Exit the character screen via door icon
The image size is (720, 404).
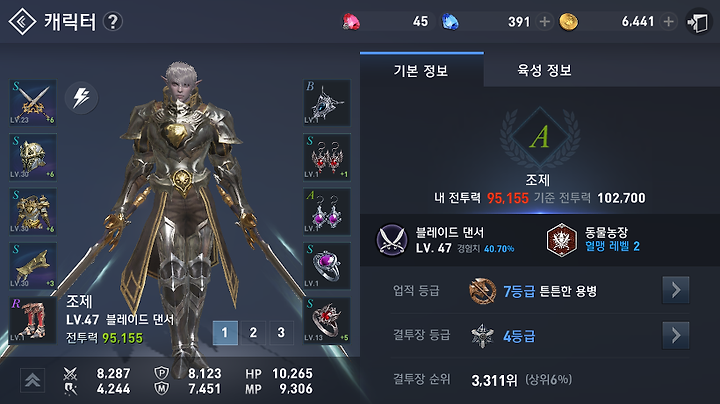(x=698, y=22)
